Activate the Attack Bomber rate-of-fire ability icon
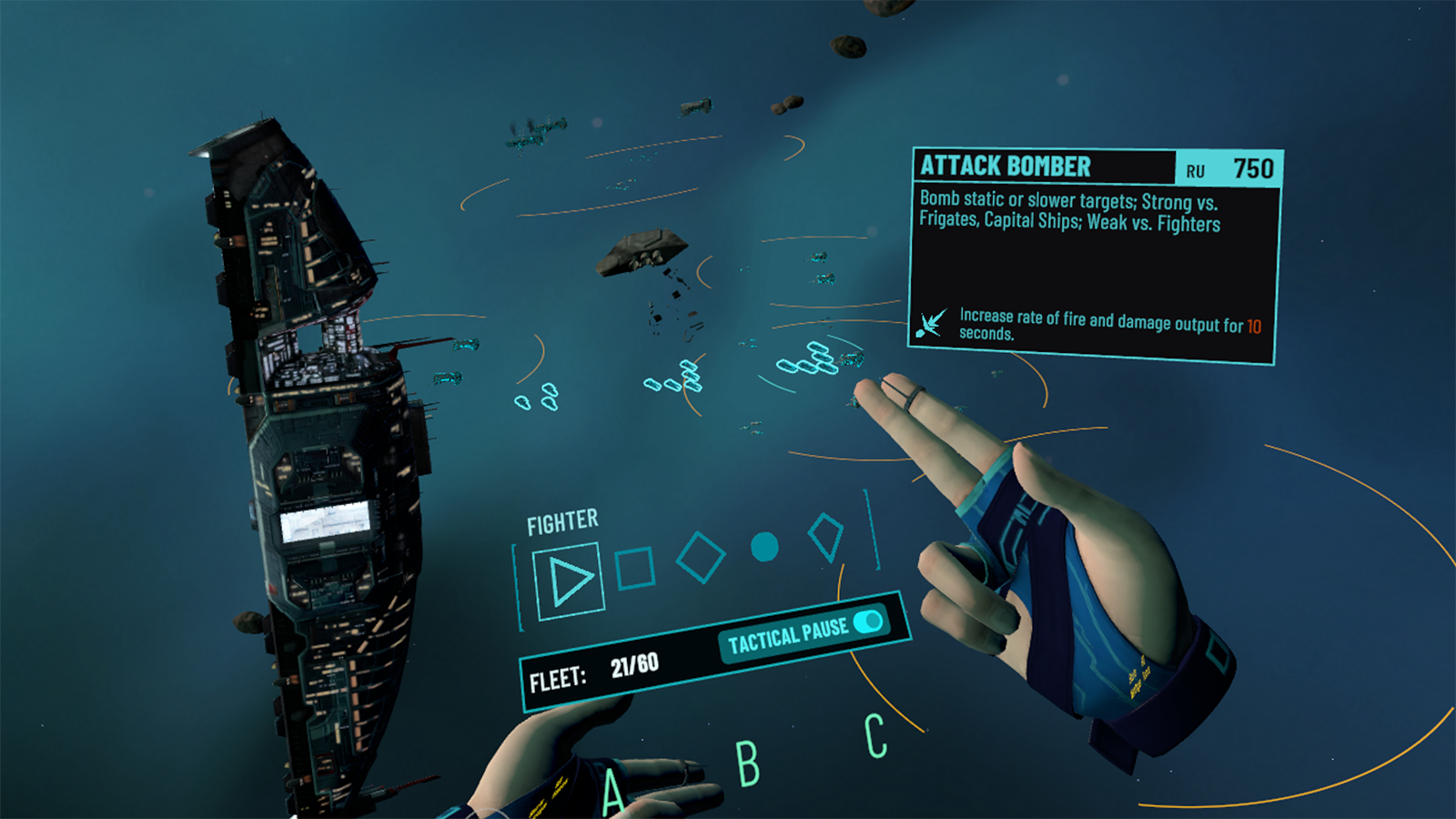Viewport: 1456px width, 819px height. 931,323
